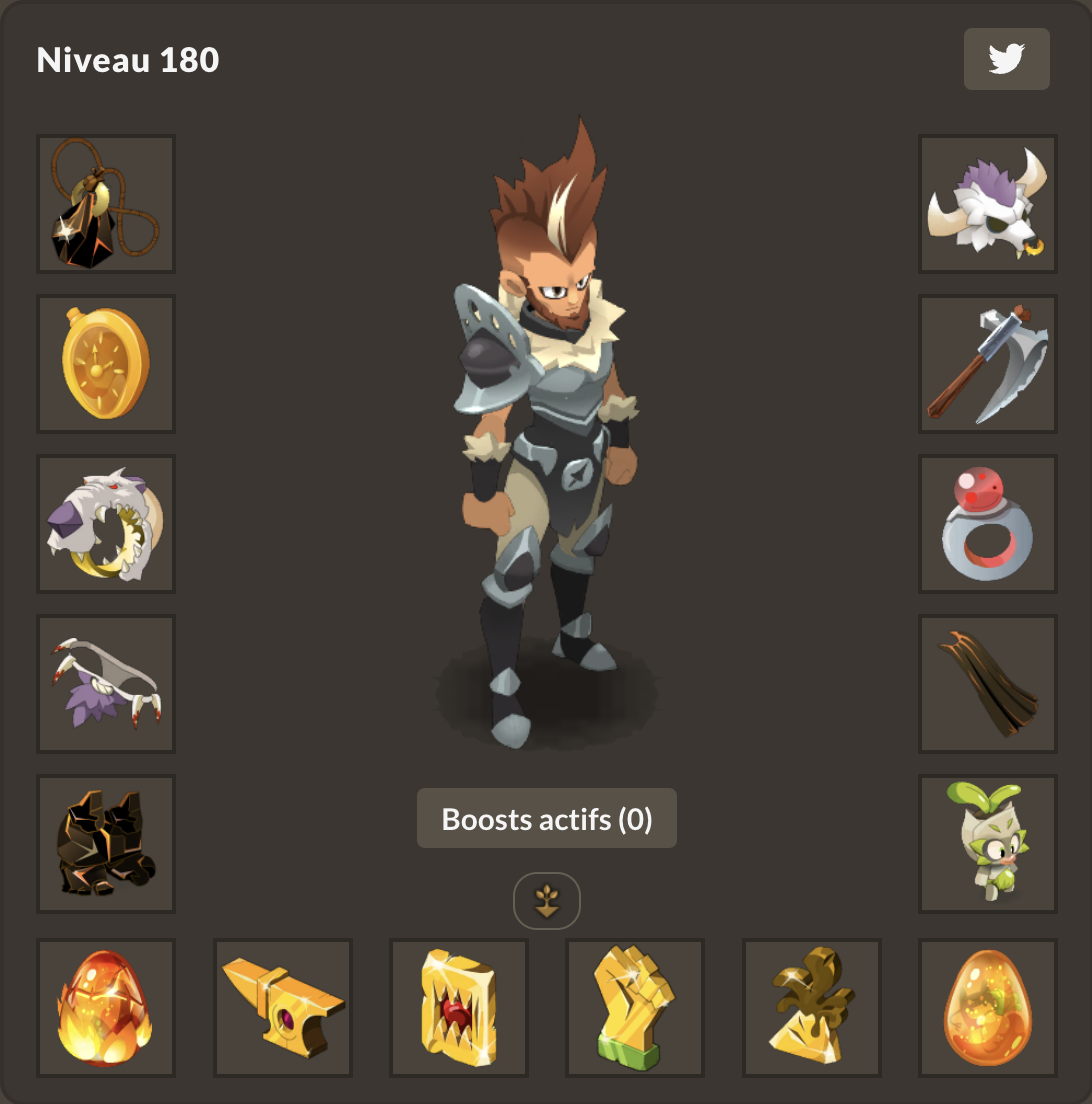Select the black stone amulet slot

pyautogui.click(x=106, y=204)
